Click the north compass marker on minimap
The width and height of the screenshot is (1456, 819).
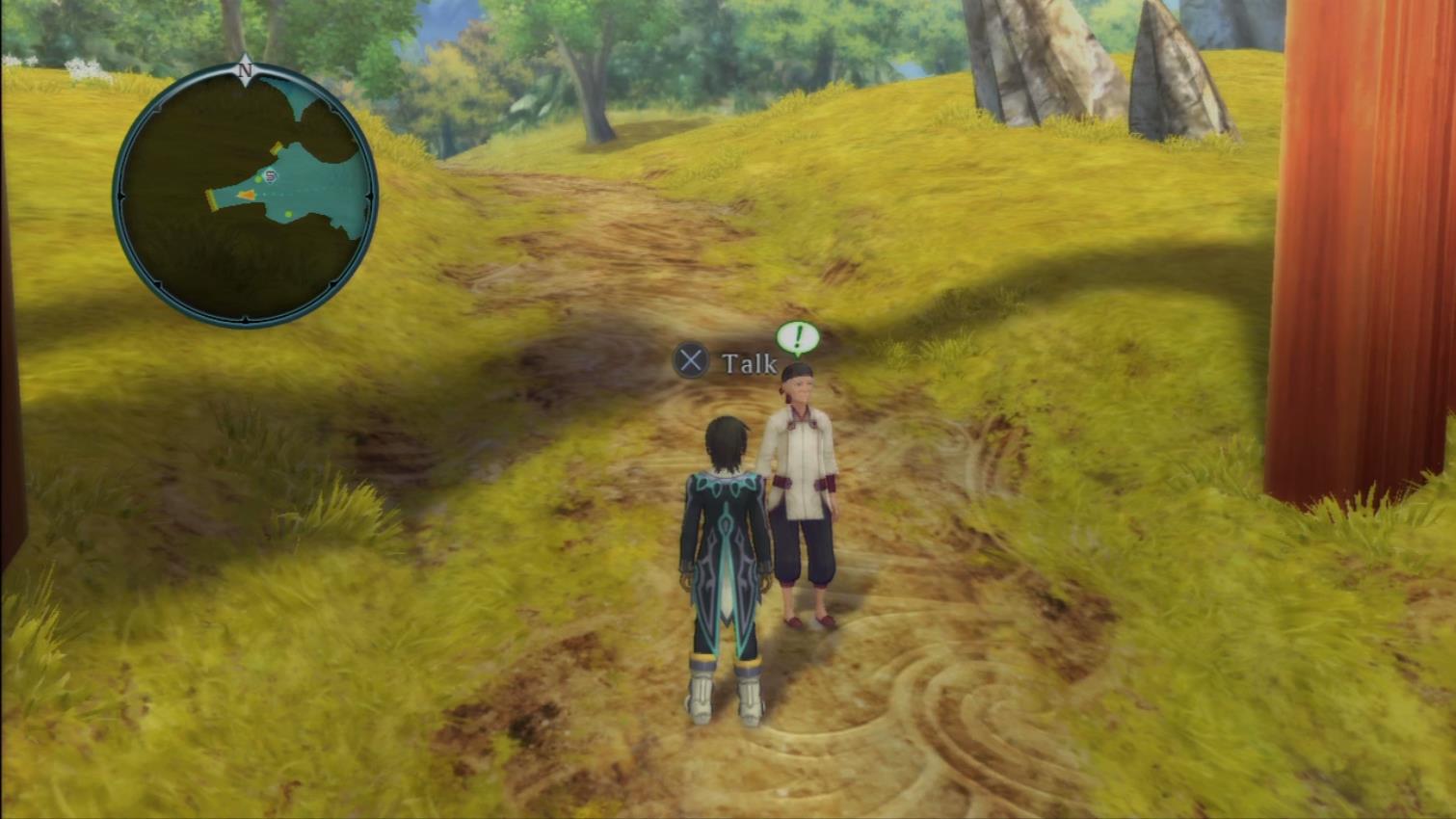pos(245,70)
